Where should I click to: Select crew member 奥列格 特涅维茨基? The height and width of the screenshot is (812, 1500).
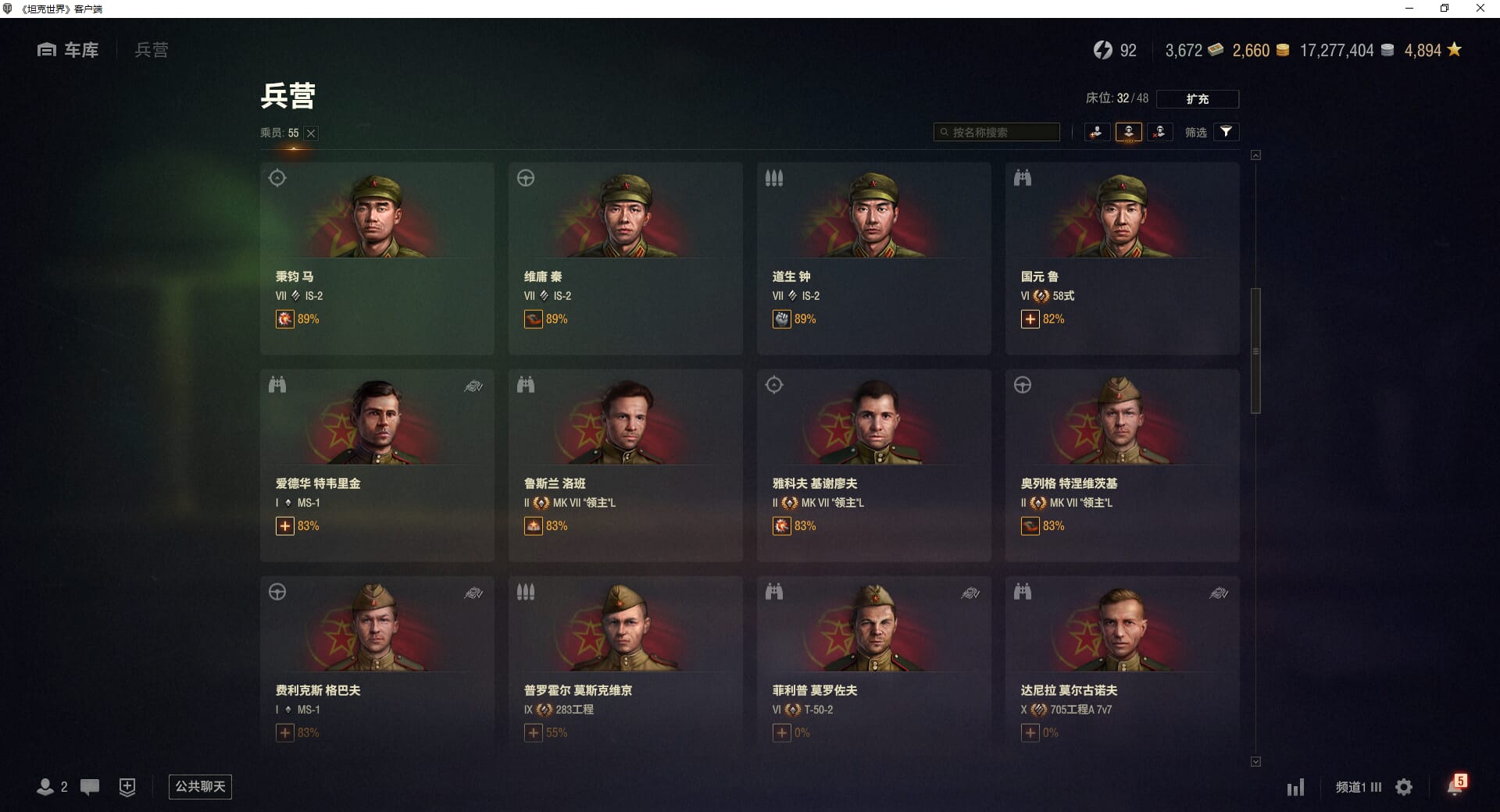click(x=1122, y=465)
